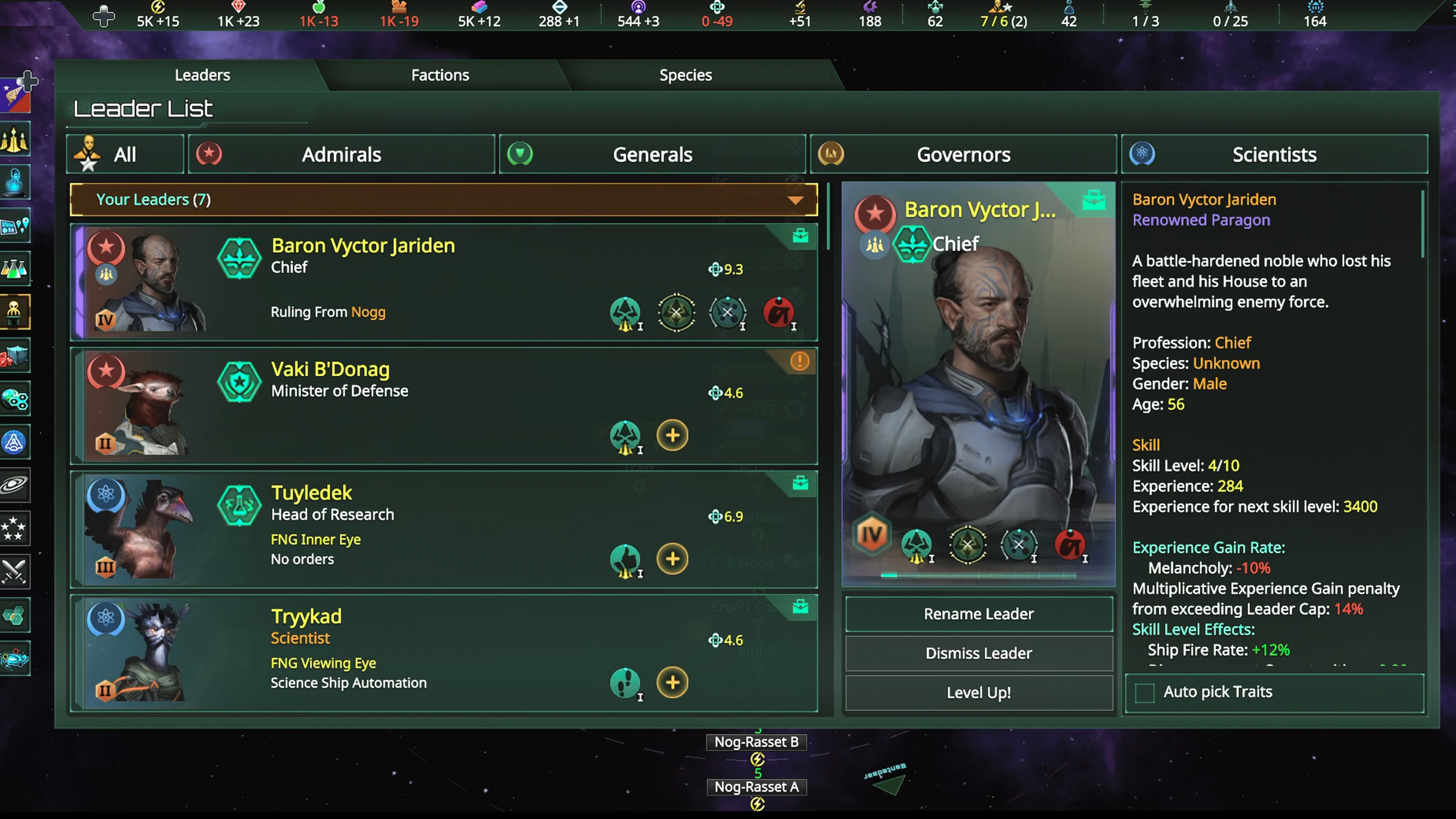Open the crossed swords sidebar icon
Viewport: 1456px width, 819px height.
tap(14, 571)
